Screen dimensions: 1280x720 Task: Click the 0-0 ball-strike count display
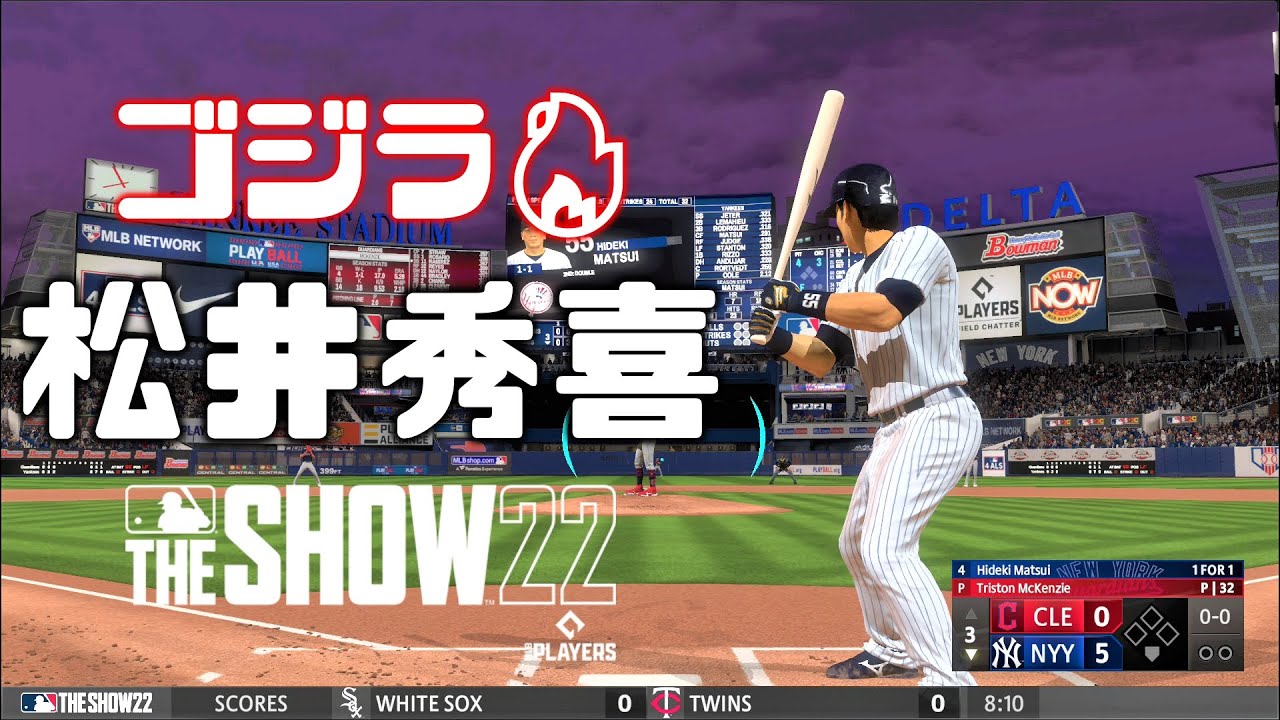click(x=1215, y=616)
